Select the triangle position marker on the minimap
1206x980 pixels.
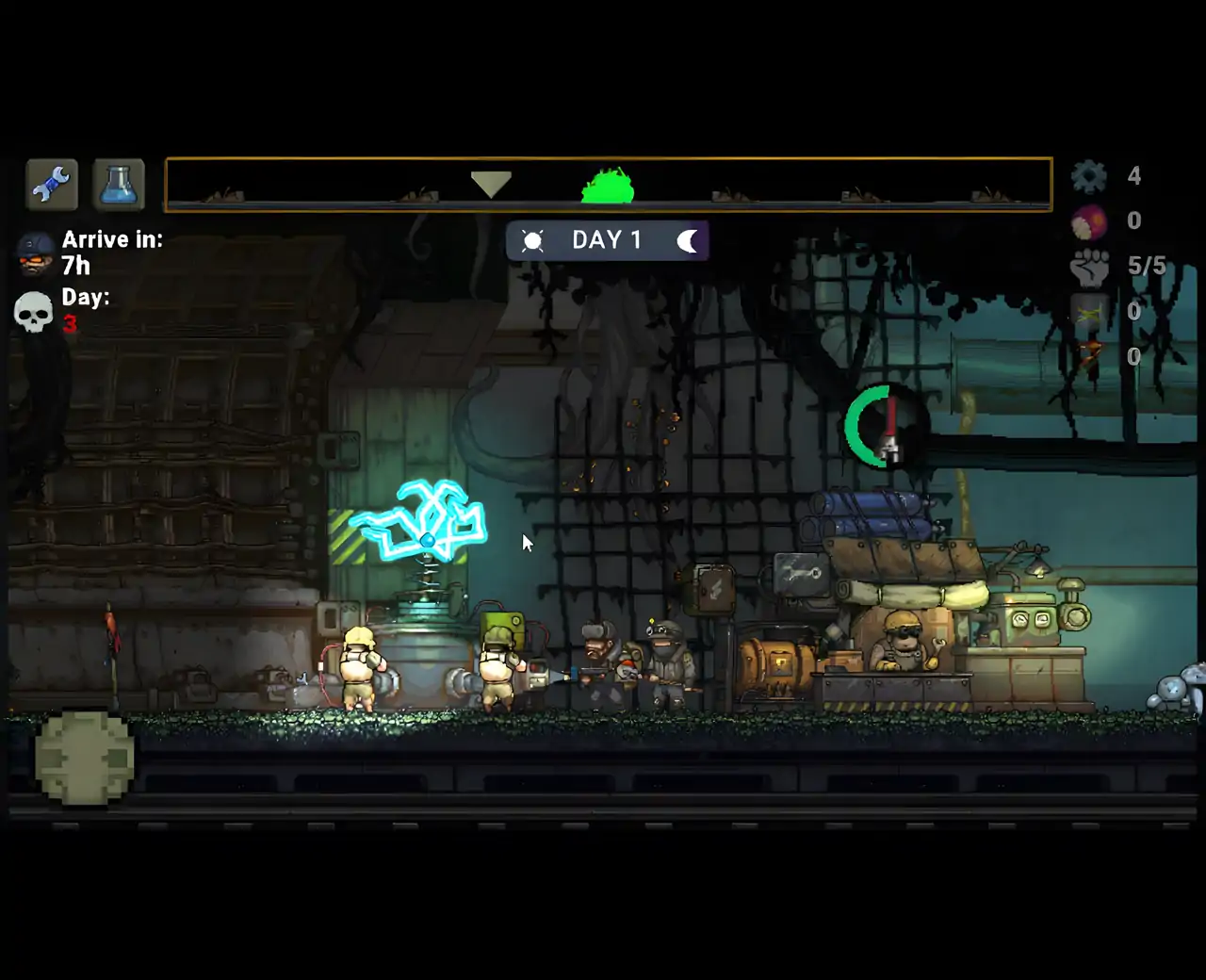coord(491,183)
